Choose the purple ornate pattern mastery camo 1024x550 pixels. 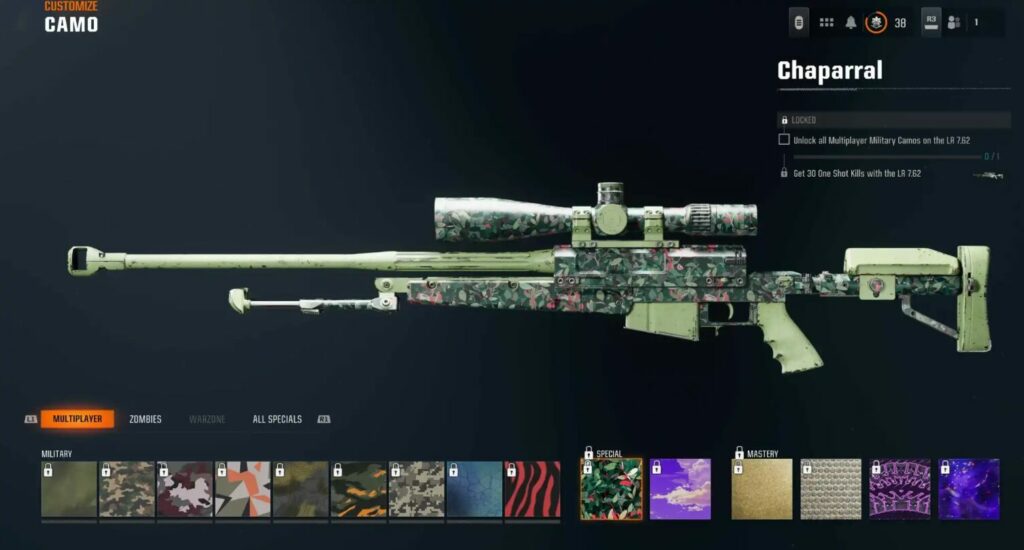point(900,489)
